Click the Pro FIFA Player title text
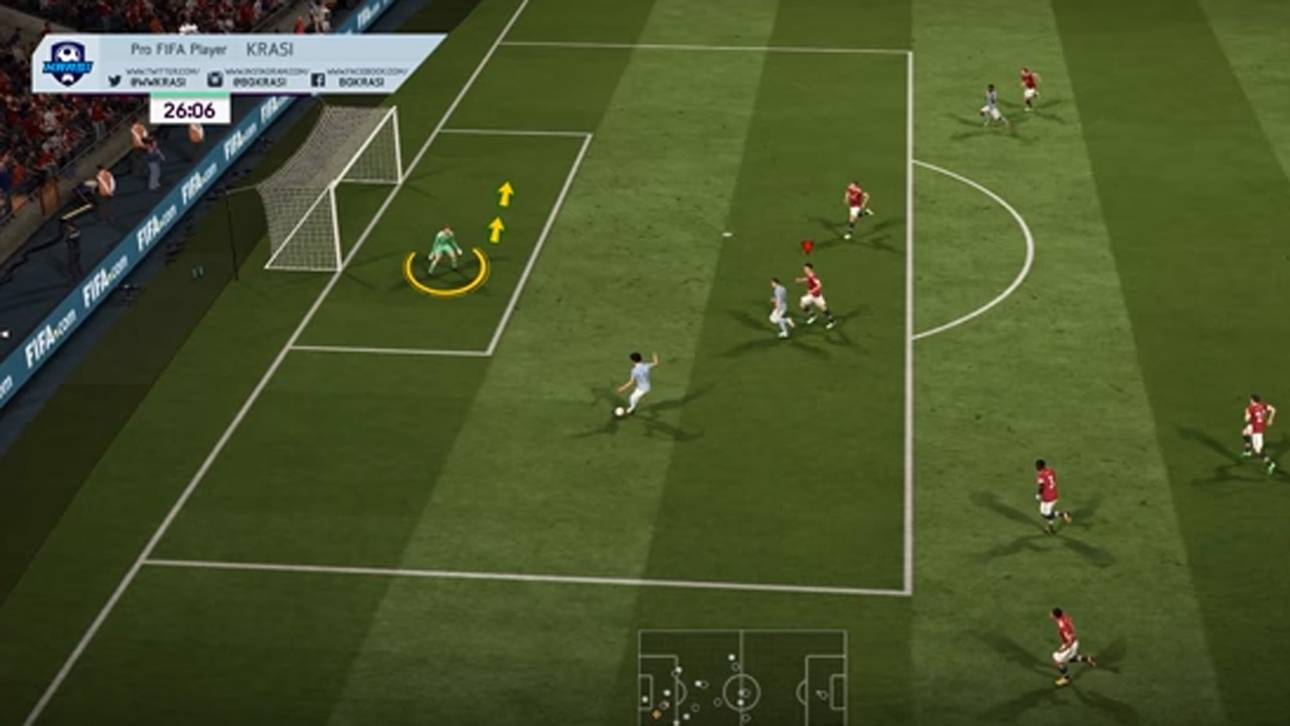 (180, 49)
